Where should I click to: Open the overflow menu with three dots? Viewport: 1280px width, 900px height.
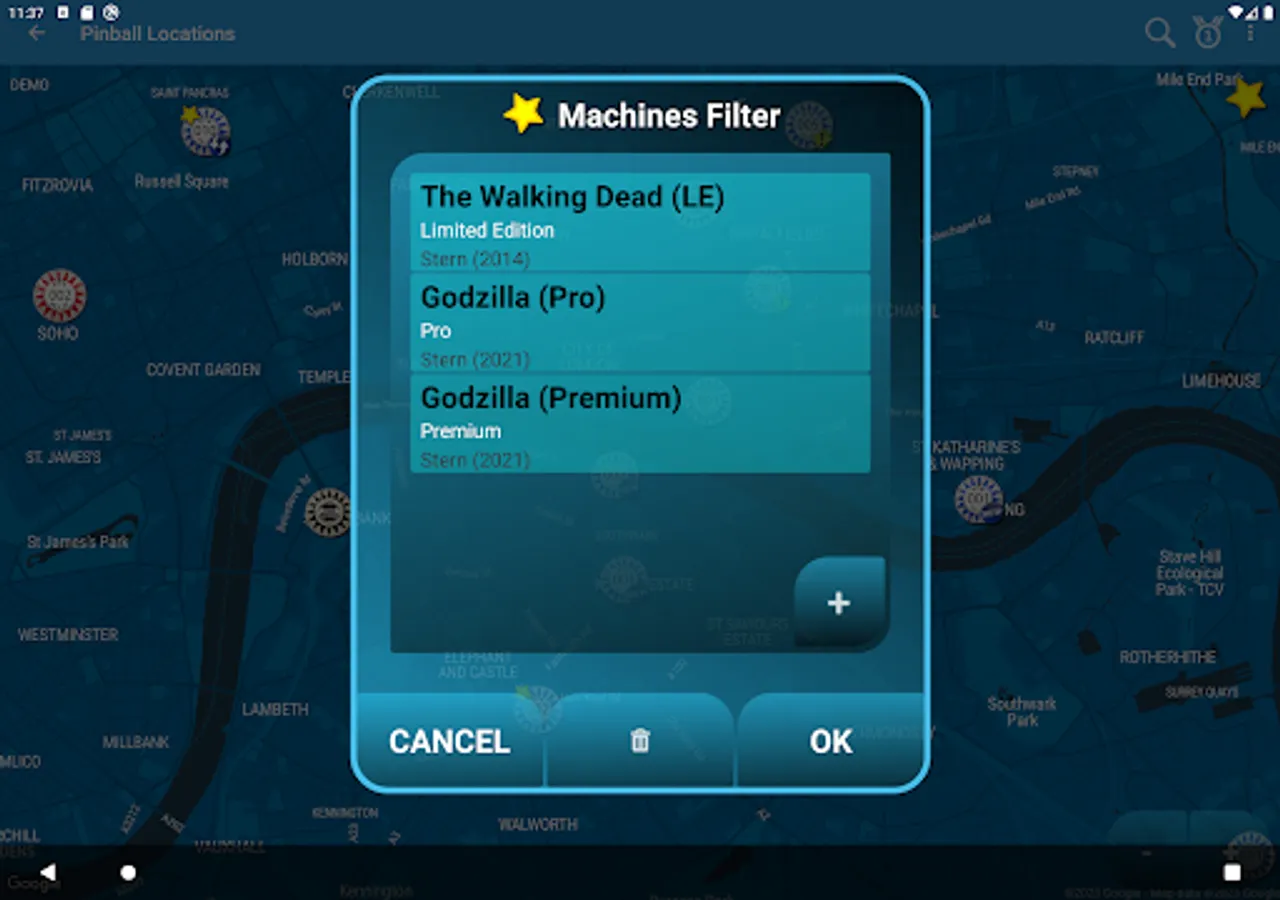click(x=1251, y=33)
